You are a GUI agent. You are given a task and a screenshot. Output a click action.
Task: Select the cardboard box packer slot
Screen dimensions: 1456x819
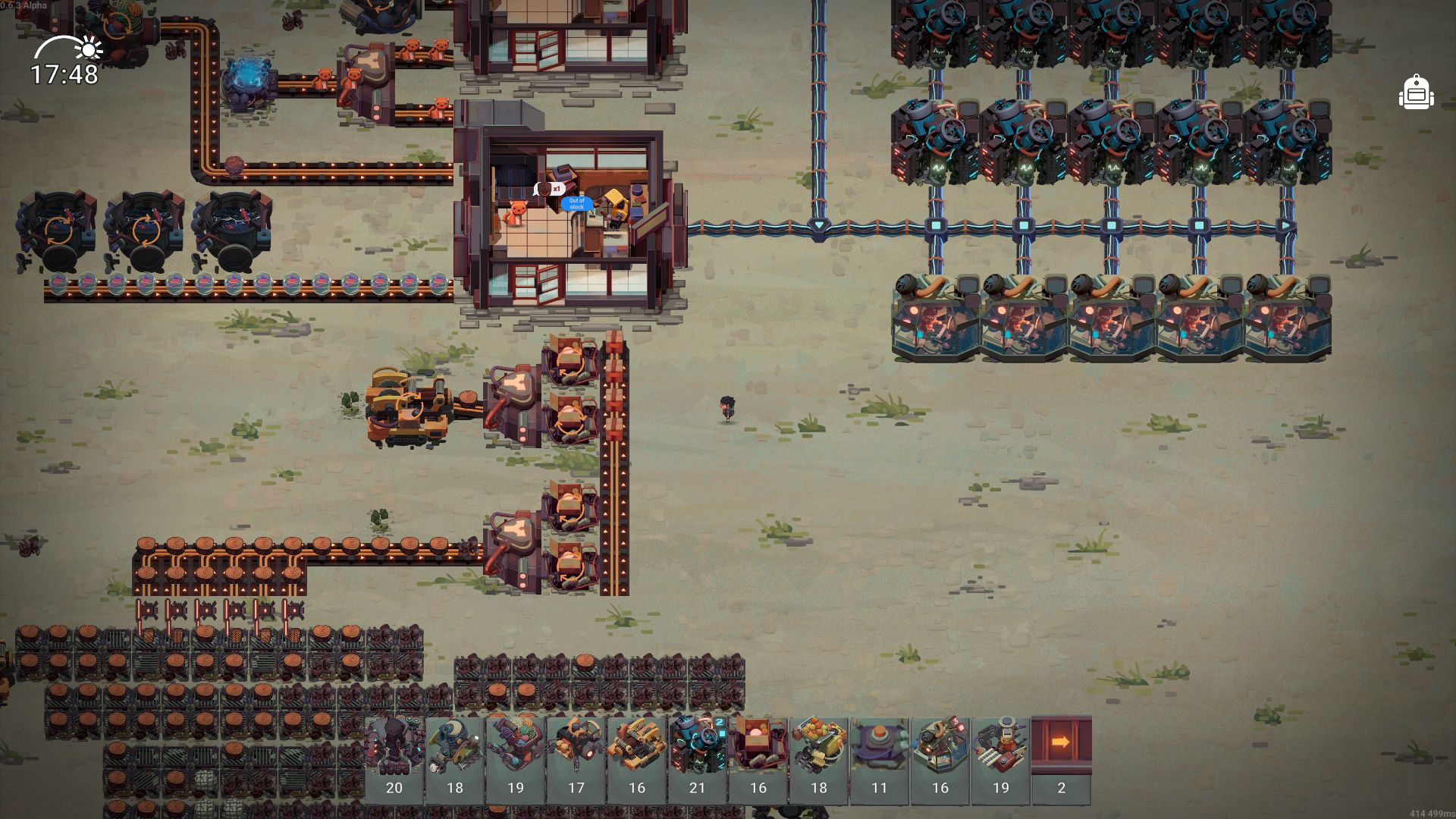pos(758,758)
